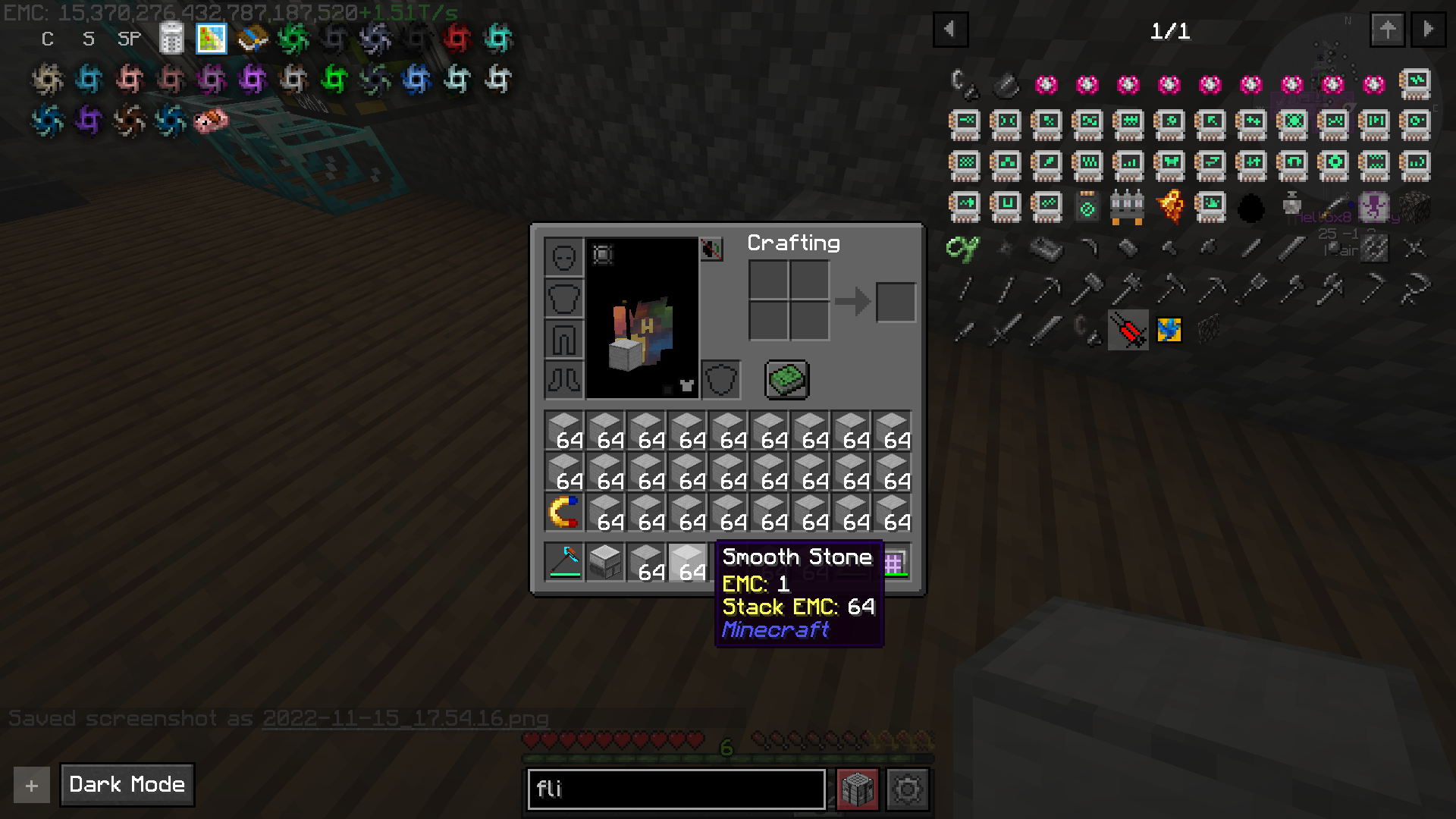Toggle the small slot icon above the player model
The image size is (1456, 819).
[x=601, y=256]
